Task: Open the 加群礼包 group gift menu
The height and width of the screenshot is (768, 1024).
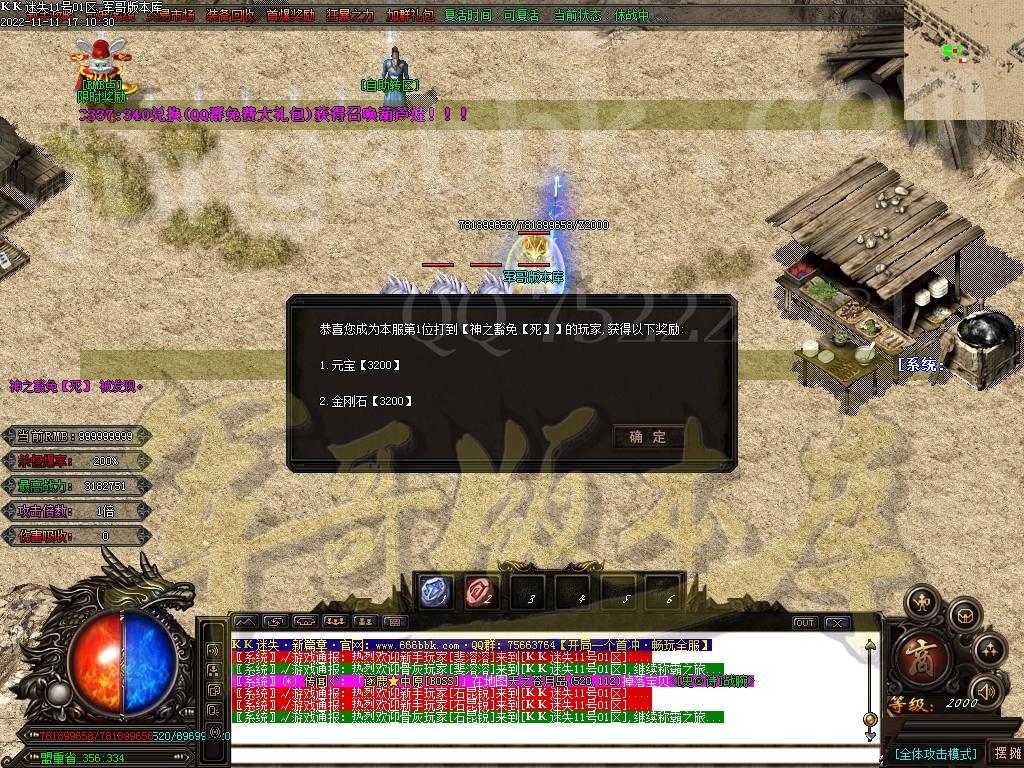Action: [410, 16]
